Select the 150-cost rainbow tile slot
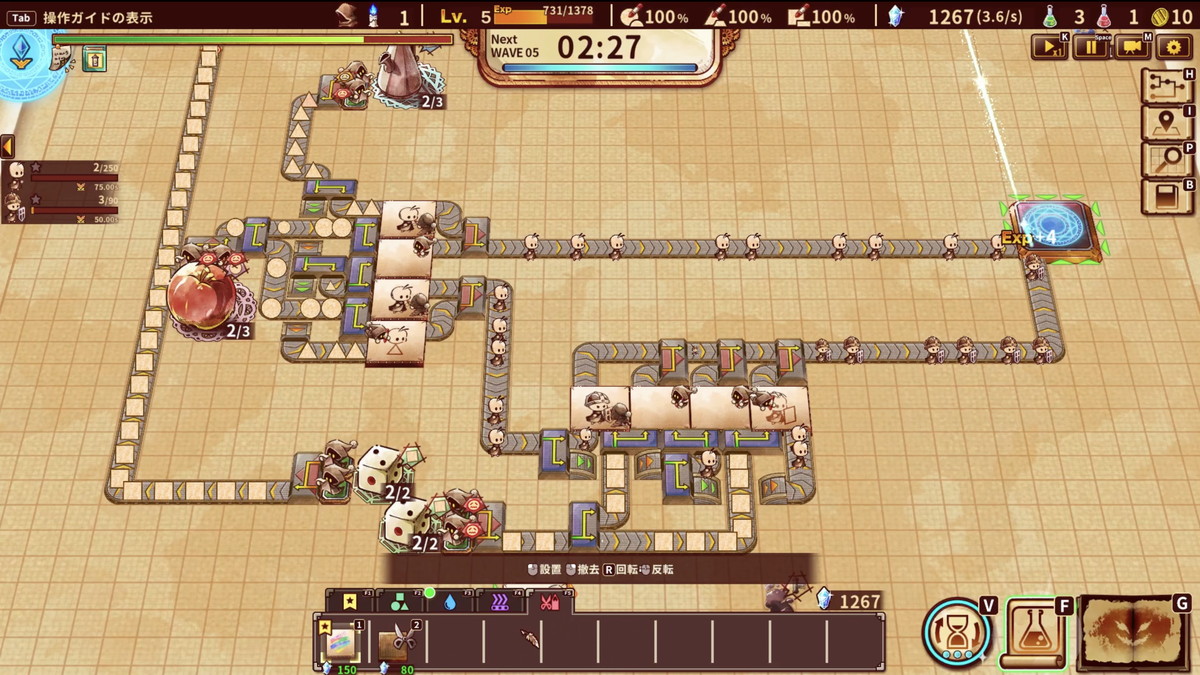This screenshot has height=675, width=1200. [x=341, y=641]
